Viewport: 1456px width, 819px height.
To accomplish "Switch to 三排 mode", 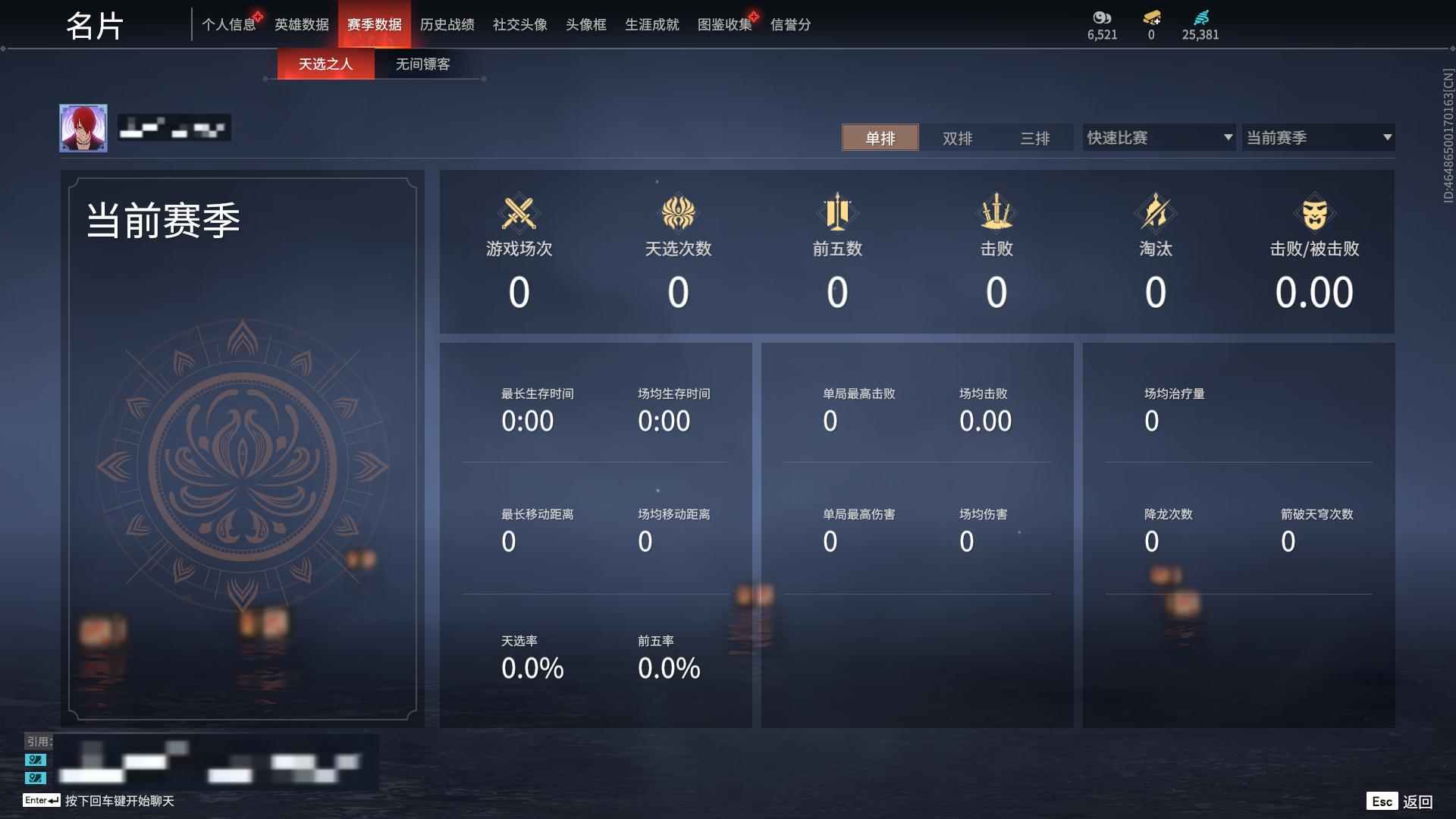I will 1034,138.
